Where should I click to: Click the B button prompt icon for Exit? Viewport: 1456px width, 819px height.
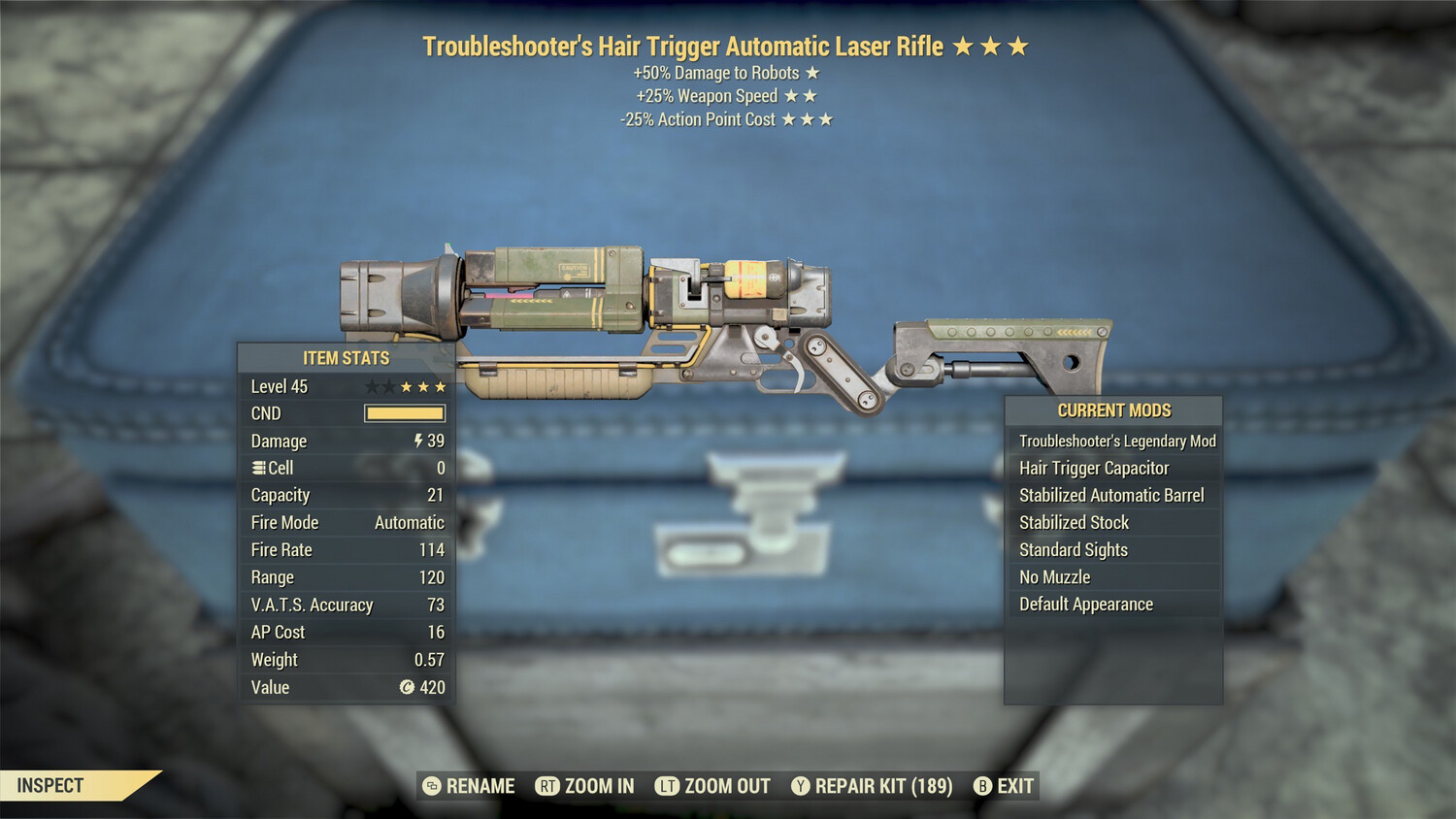click(982, 786)
